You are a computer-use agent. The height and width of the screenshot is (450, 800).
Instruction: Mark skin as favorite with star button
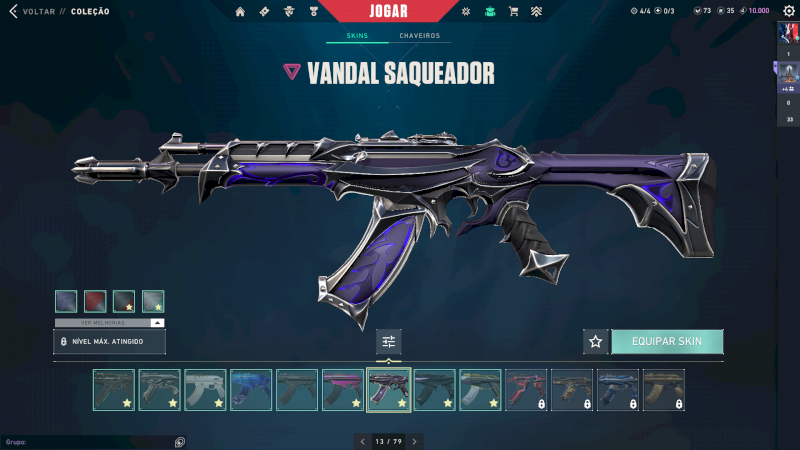coord(596,341)
